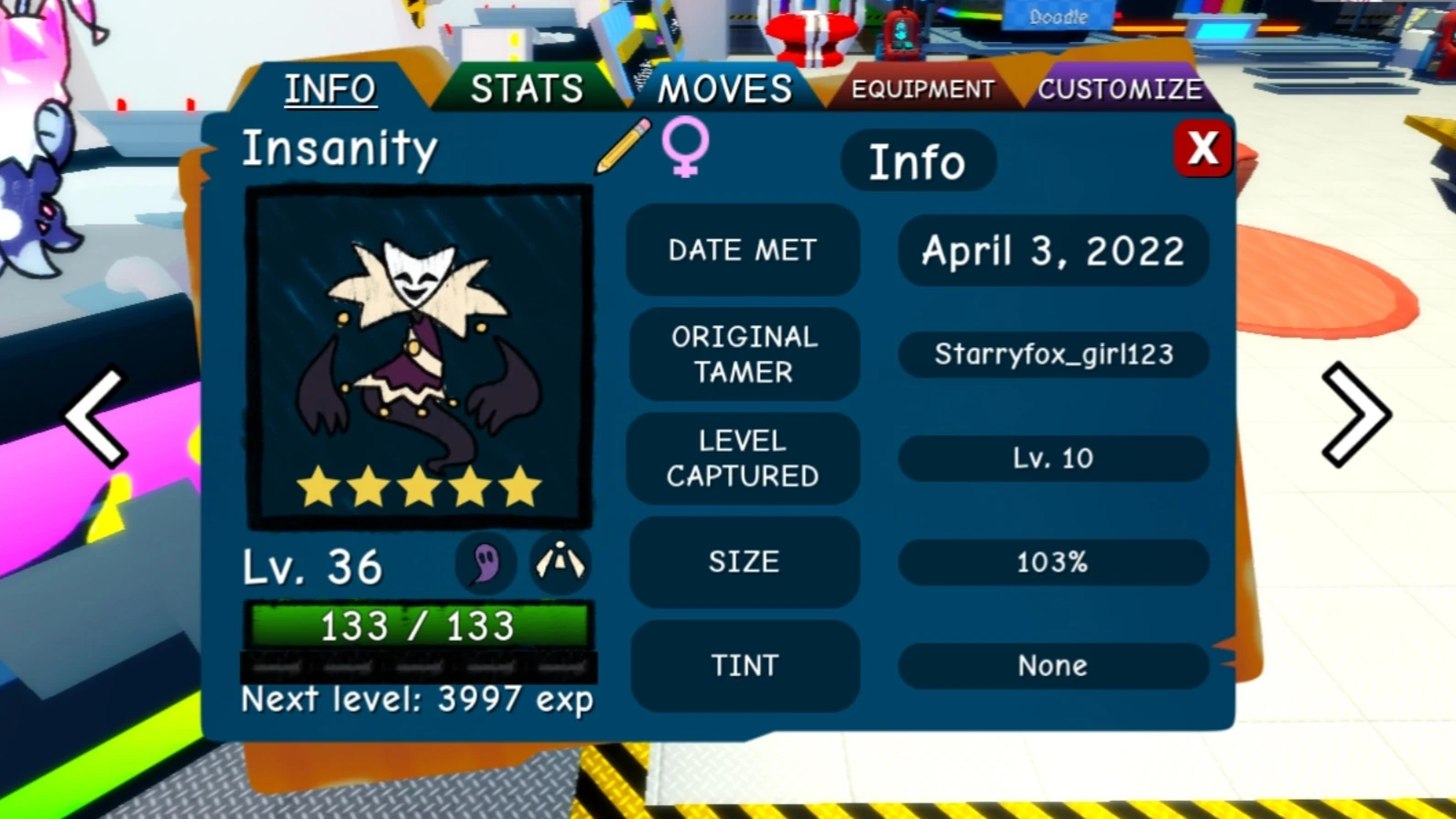Toggle the Tint setting showing None
Screen dimensions: 1456x819
tap(1051, 666)
